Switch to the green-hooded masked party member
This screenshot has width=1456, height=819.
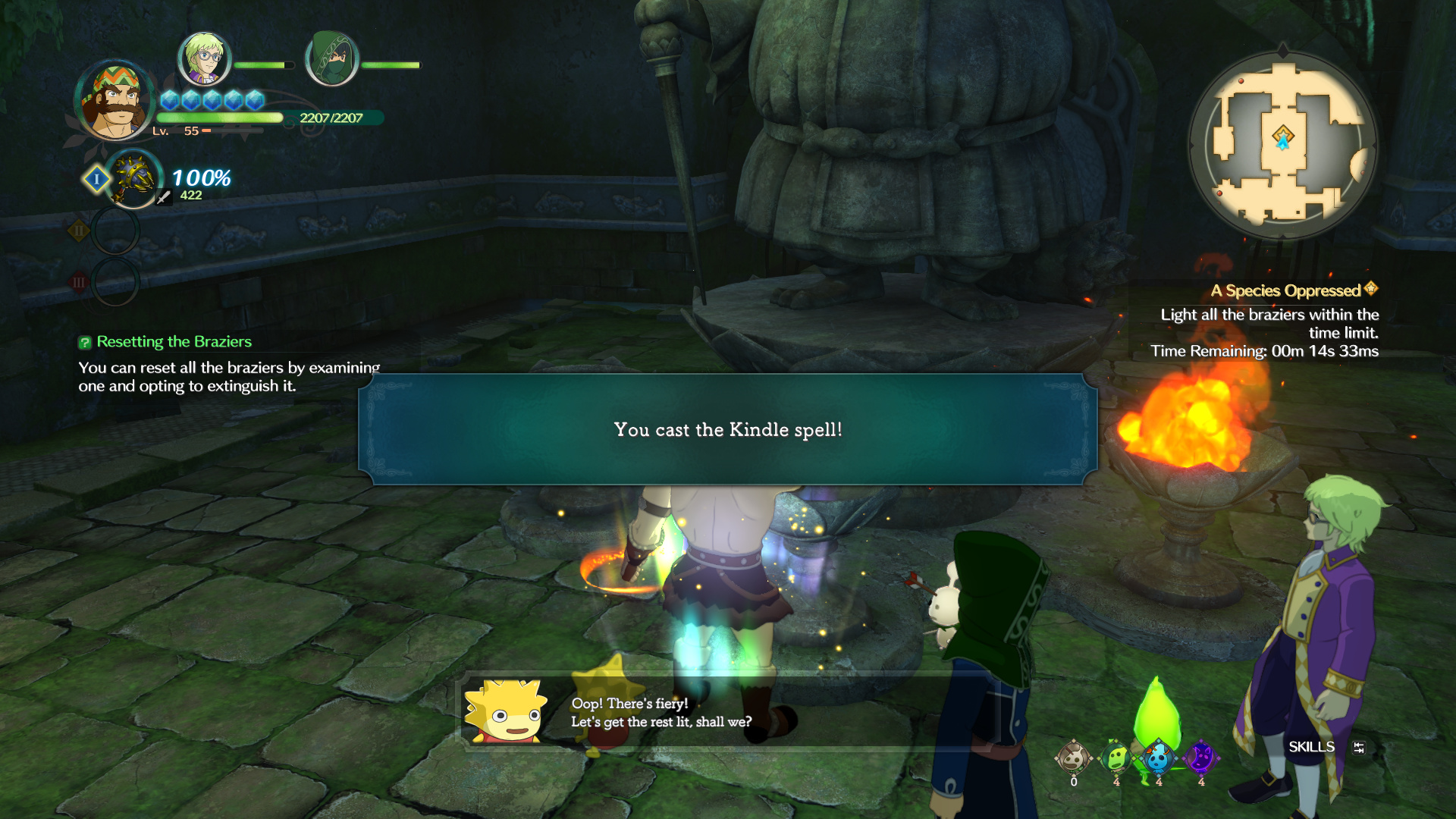(331, 58)
